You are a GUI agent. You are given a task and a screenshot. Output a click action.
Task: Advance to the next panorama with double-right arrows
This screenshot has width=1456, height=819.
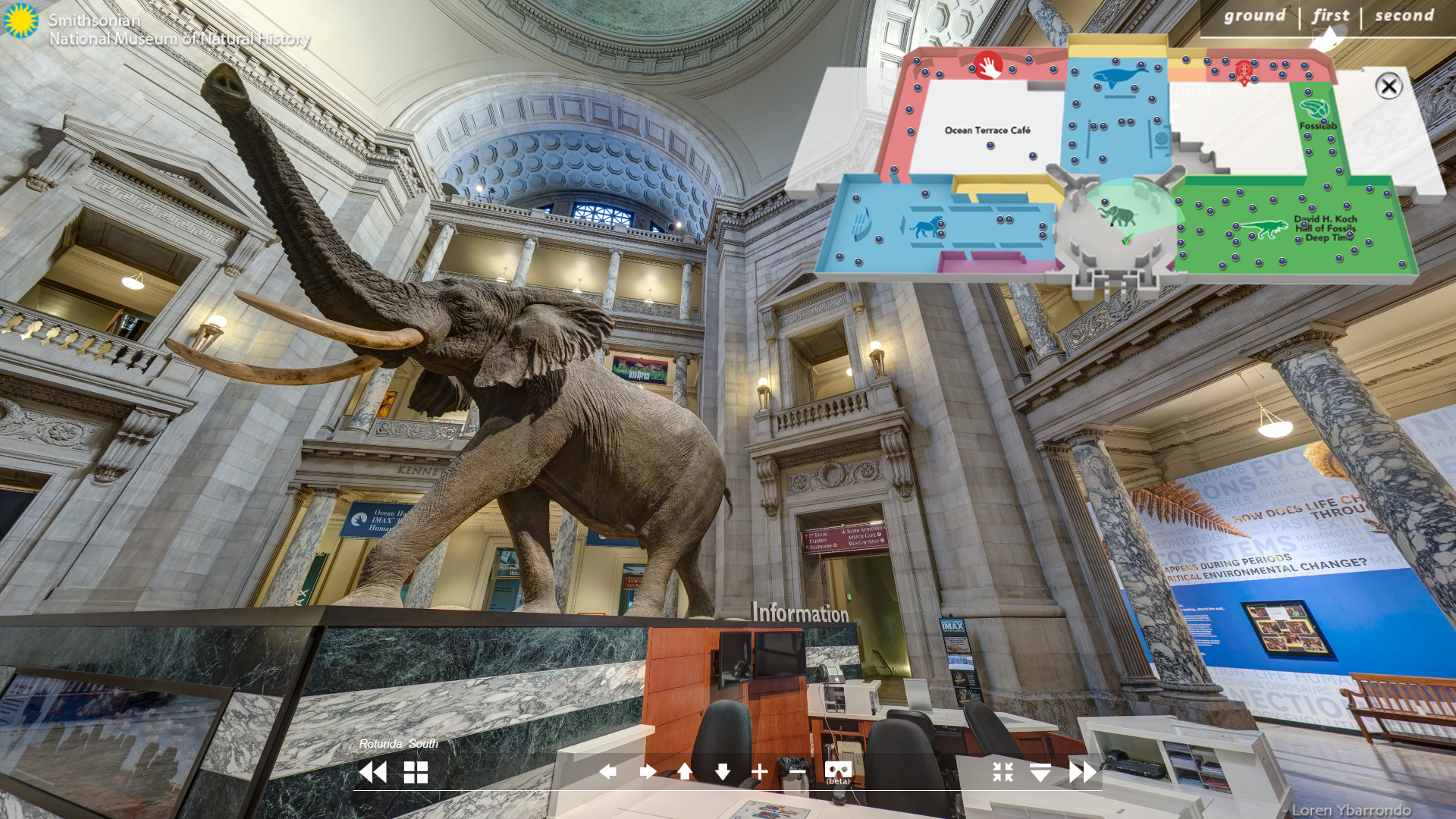(x=1083, y=772)
